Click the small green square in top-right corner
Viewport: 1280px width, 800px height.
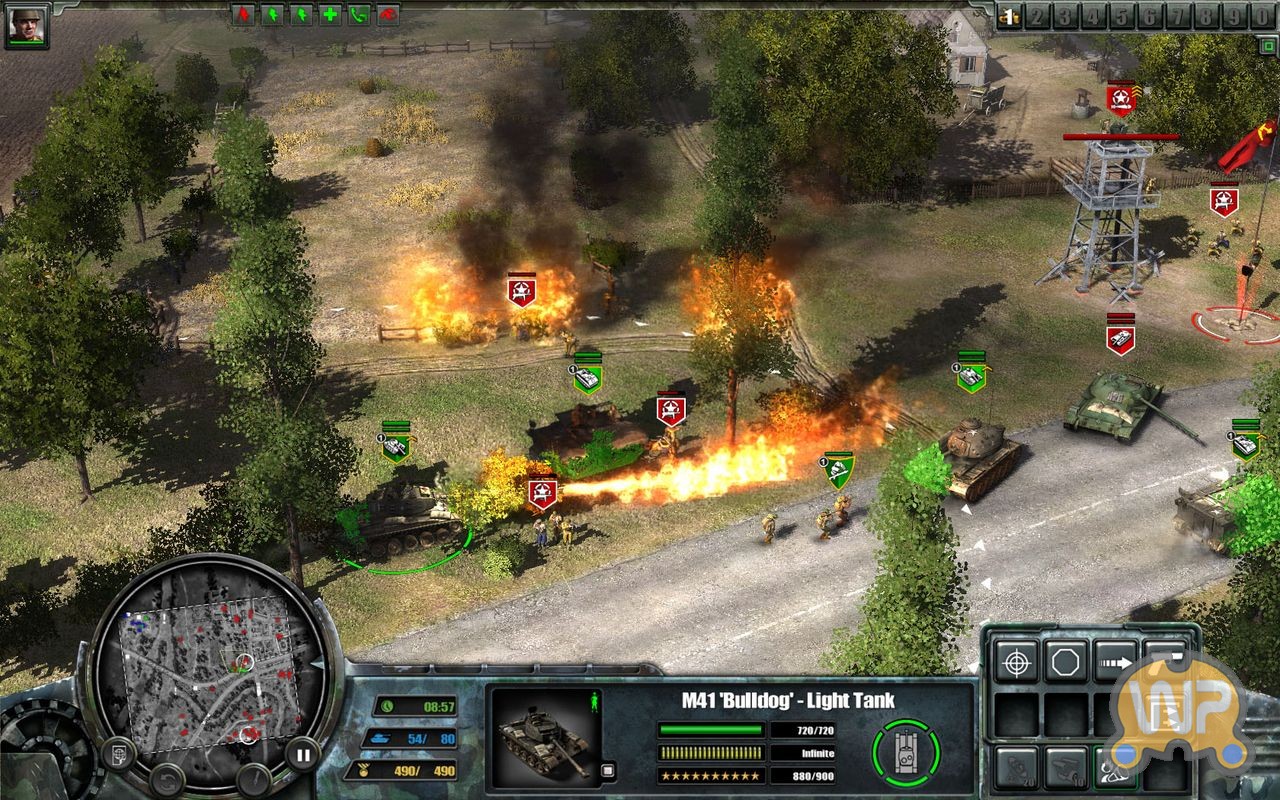point(1268,45)
